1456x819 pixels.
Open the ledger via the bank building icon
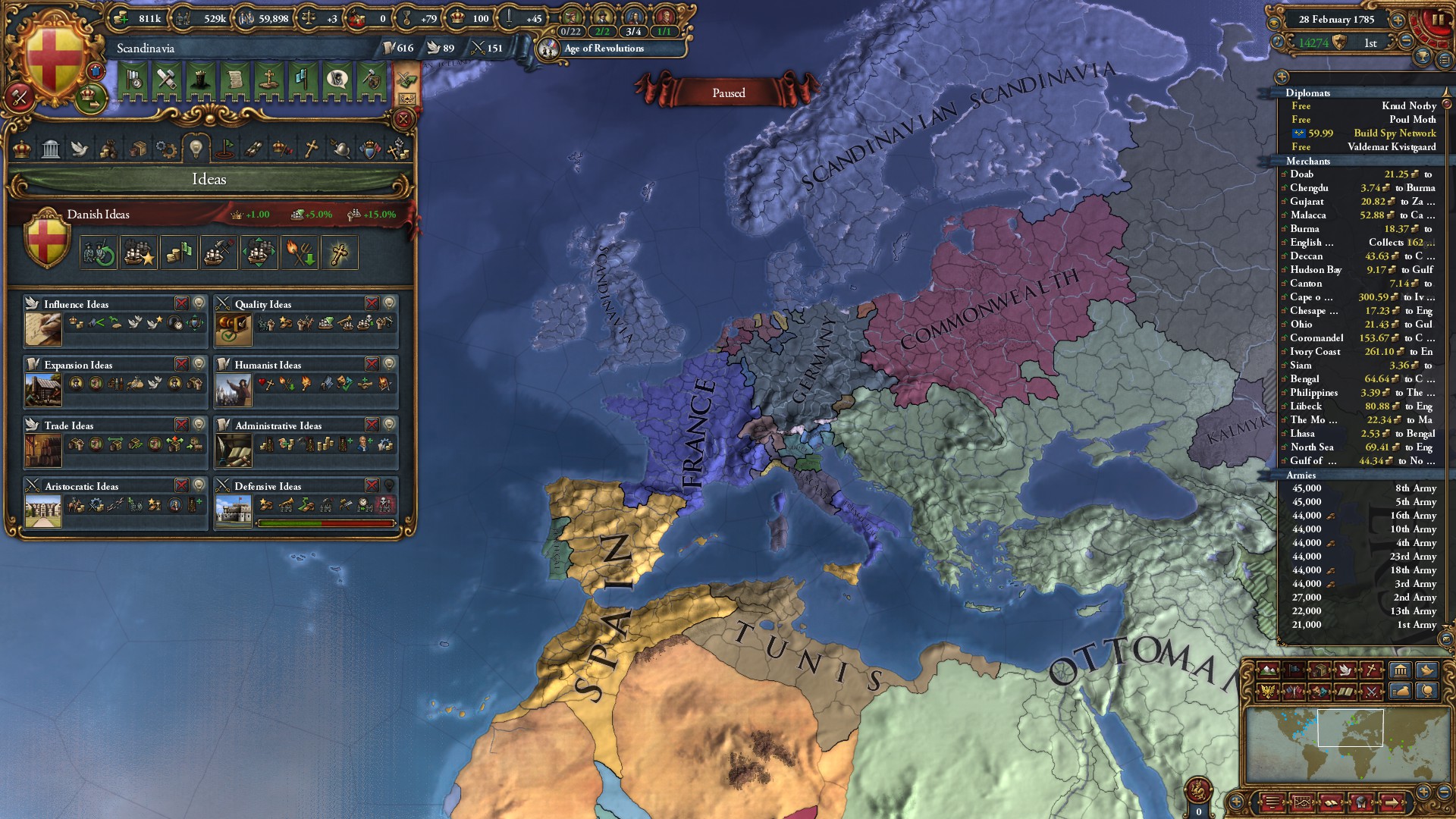(x=1400, y=670)
